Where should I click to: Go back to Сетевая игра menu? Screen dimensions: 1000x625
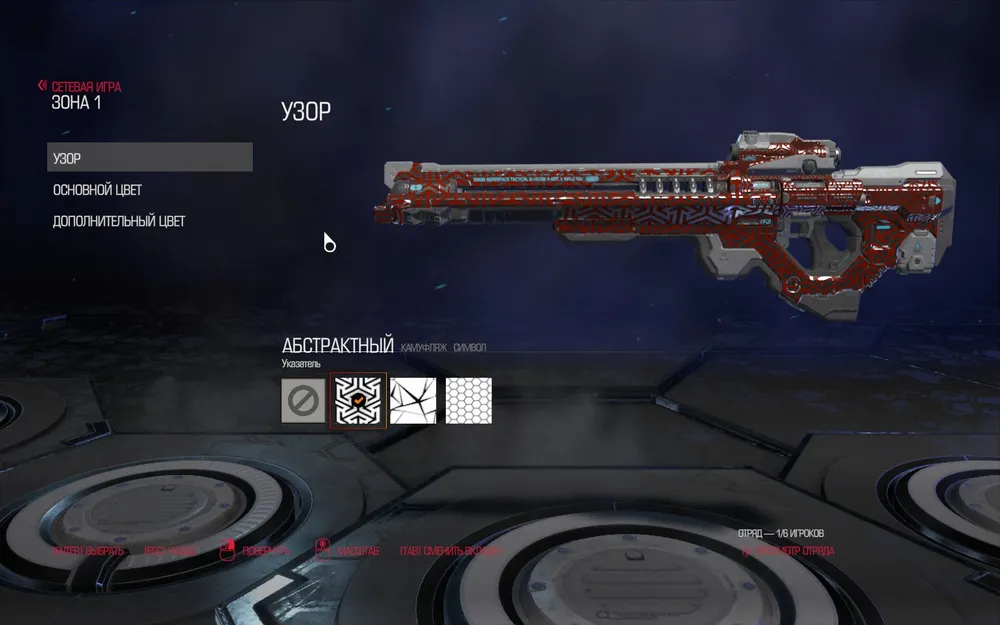(x=80, y=87)
